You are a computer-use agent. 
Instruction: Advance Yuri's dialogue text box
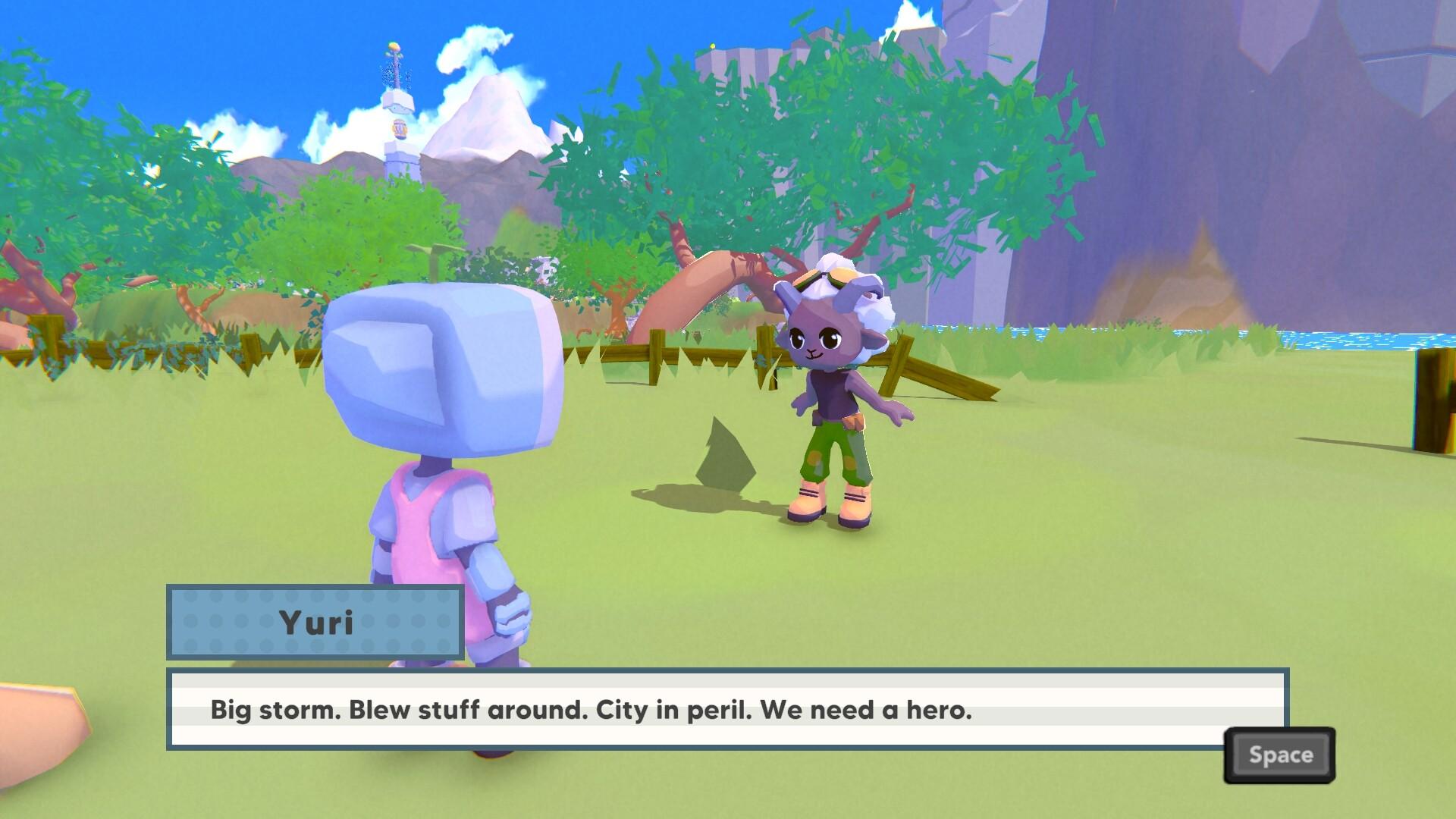point(1279,755)
